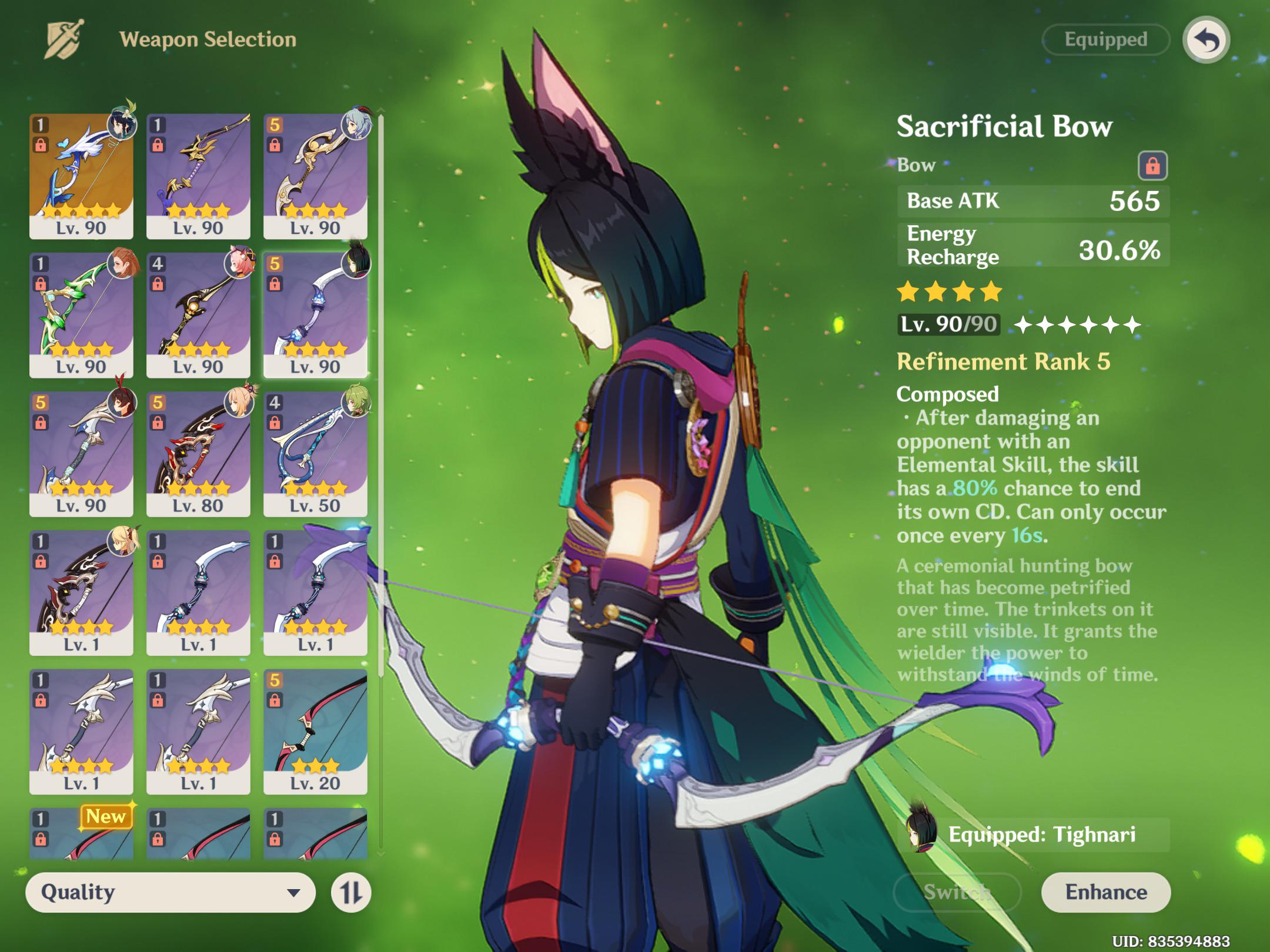The width and height of the screenshot is (1270, 952).
Task: Click the grayed-out Switch button
Action: 957,891
